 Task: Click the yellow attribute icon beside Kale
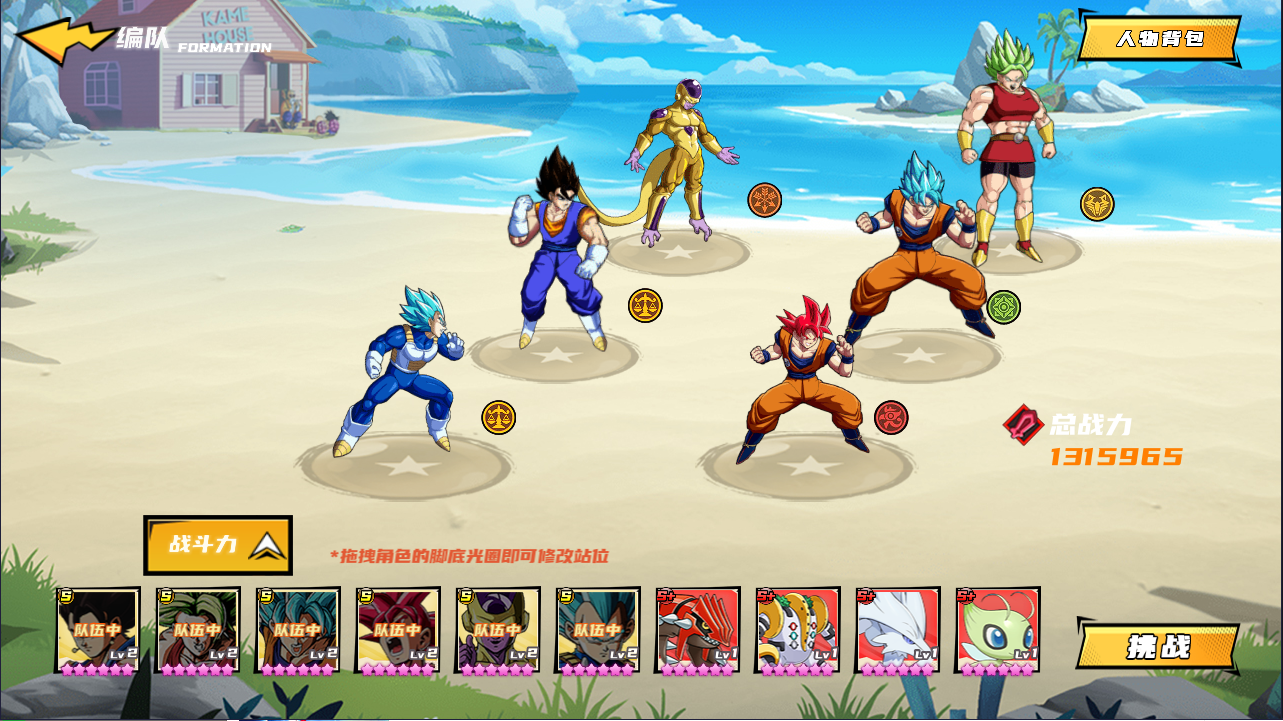coord(1097,204)
